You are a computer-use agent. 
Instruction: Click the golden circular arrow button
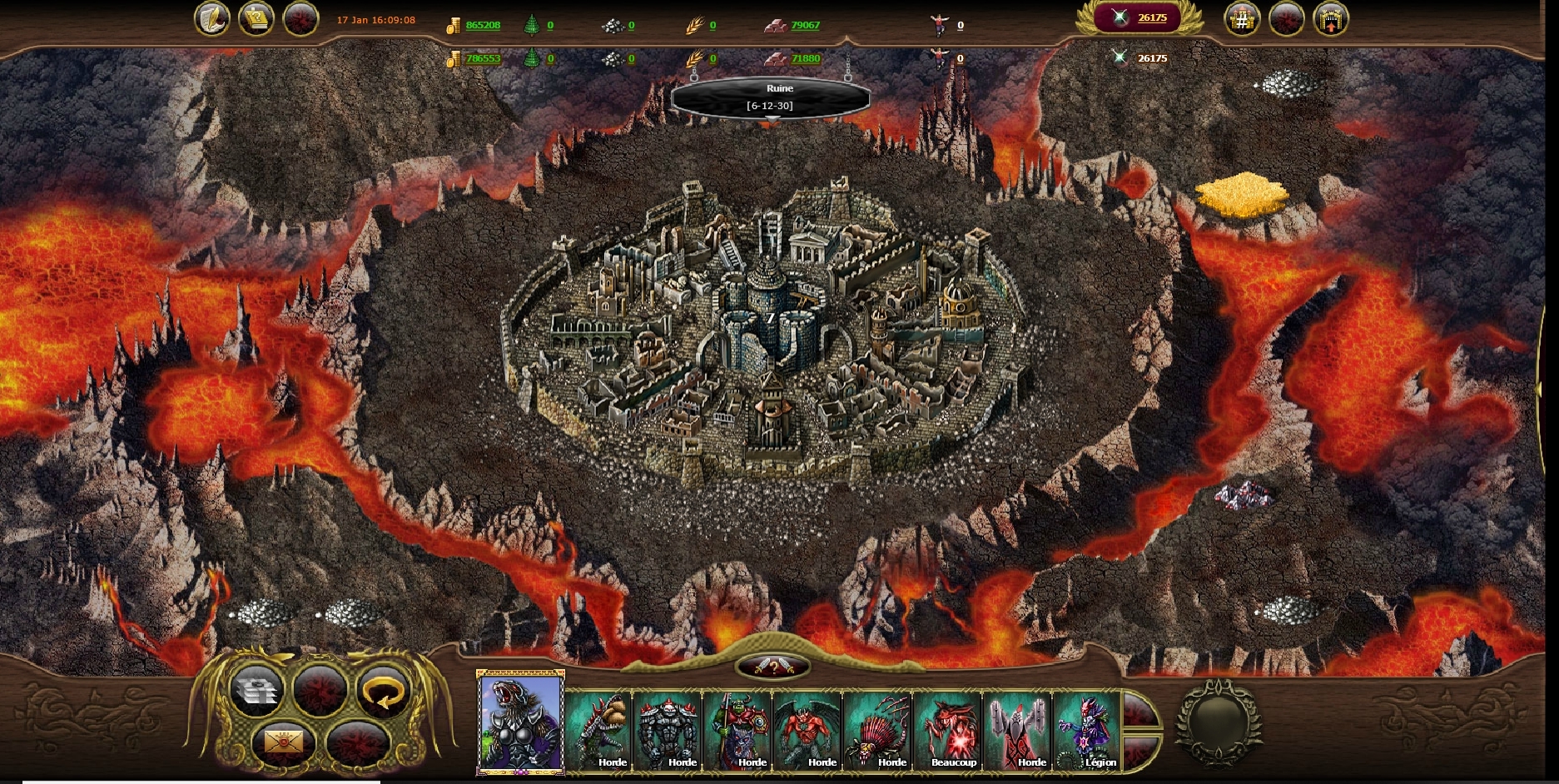pyautogui.click(x=384, y=691)
